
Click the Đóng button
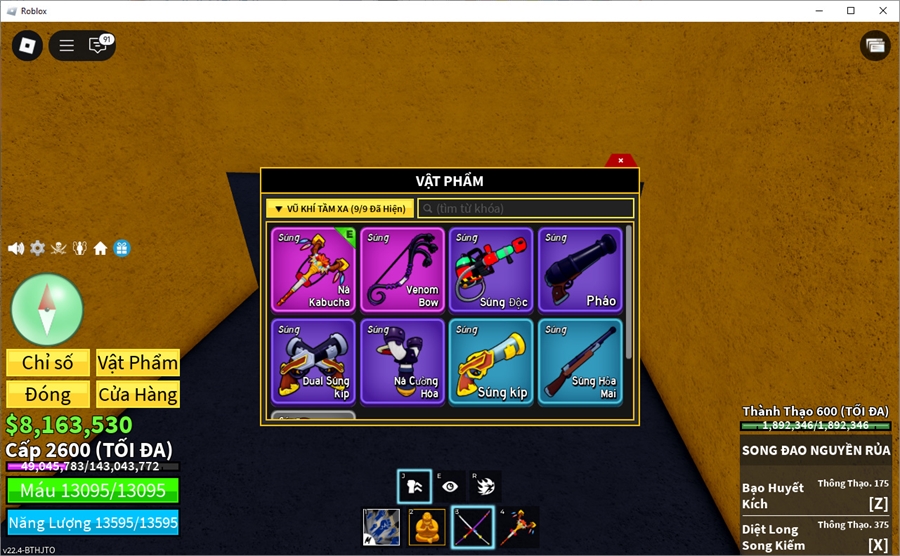pos(48,394)
